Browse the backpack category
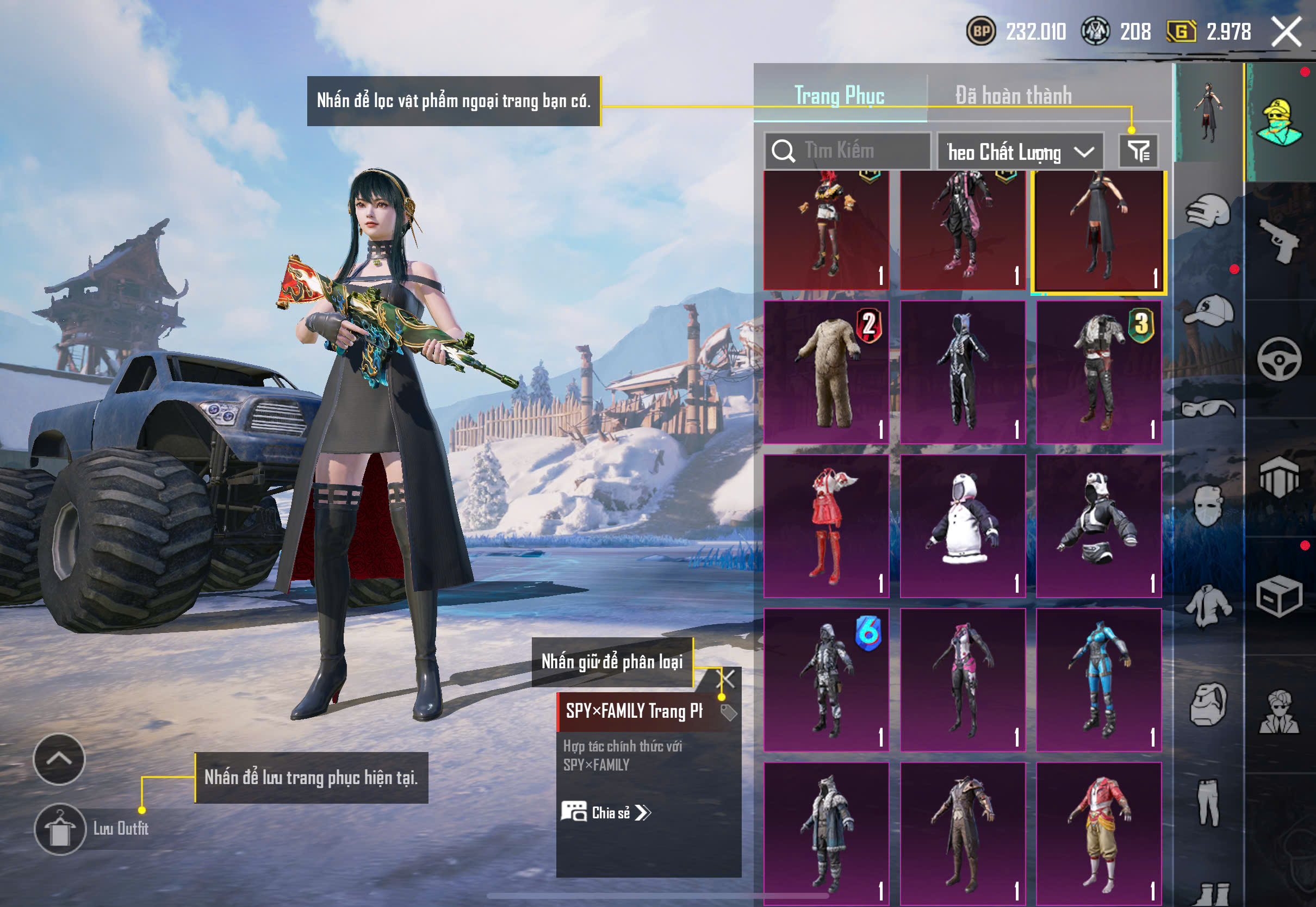The height and width of the screenshot is (907, 1316). coord(1208,704)
